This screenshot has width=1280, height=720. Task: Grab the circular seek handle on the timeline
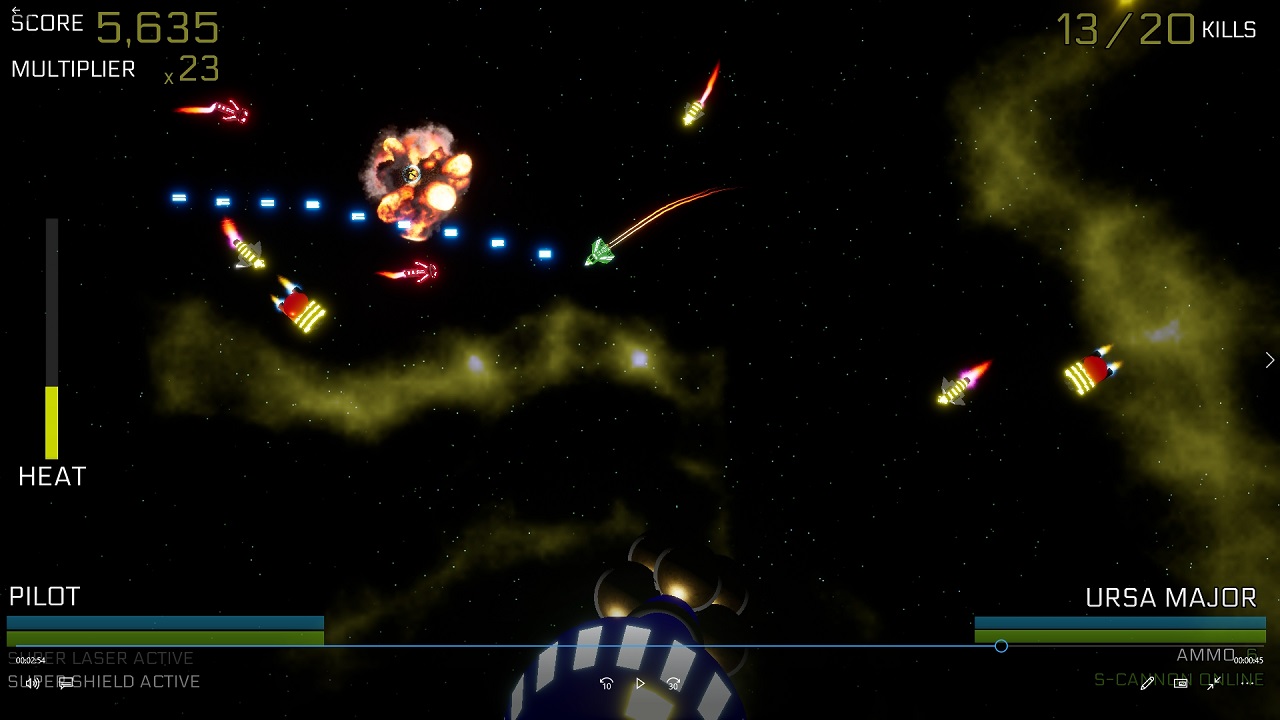click(1001, 647)
